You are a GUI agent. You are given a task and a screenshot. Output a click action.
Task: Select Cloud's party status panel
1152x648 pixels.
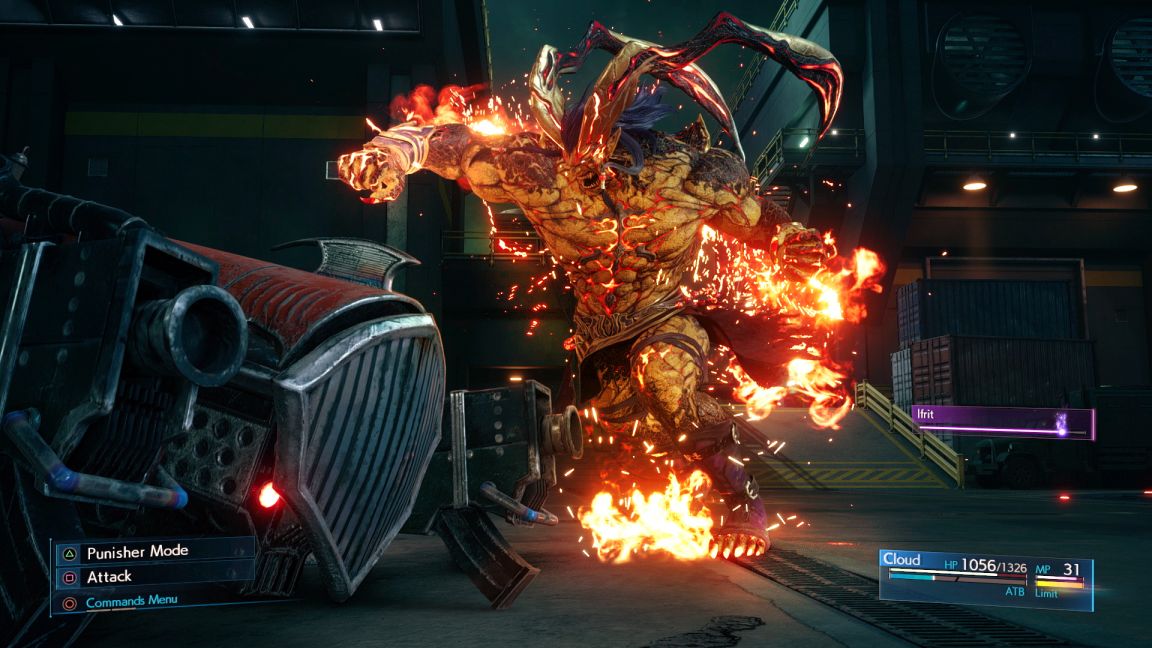985,578
